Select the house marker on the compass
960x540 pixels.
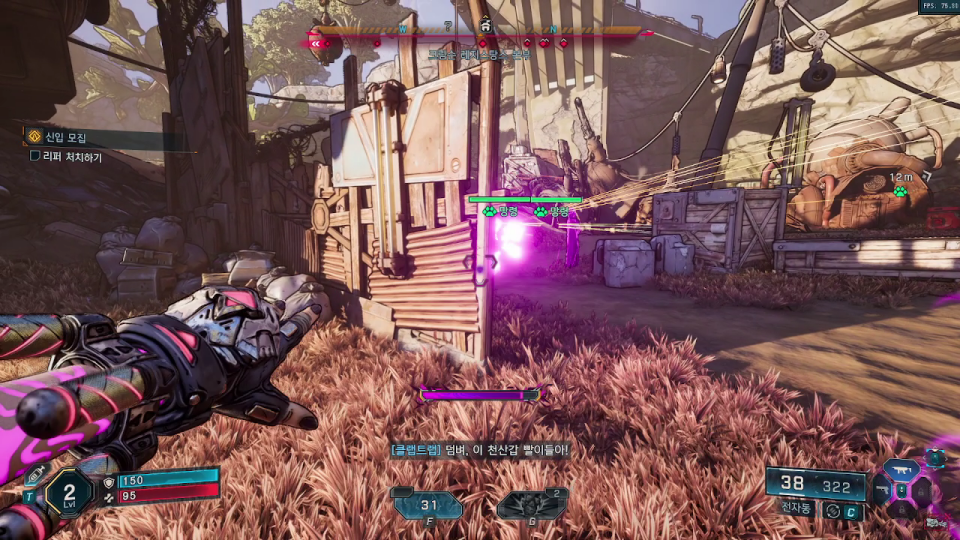pyautogui.click(x=485, y=25)
